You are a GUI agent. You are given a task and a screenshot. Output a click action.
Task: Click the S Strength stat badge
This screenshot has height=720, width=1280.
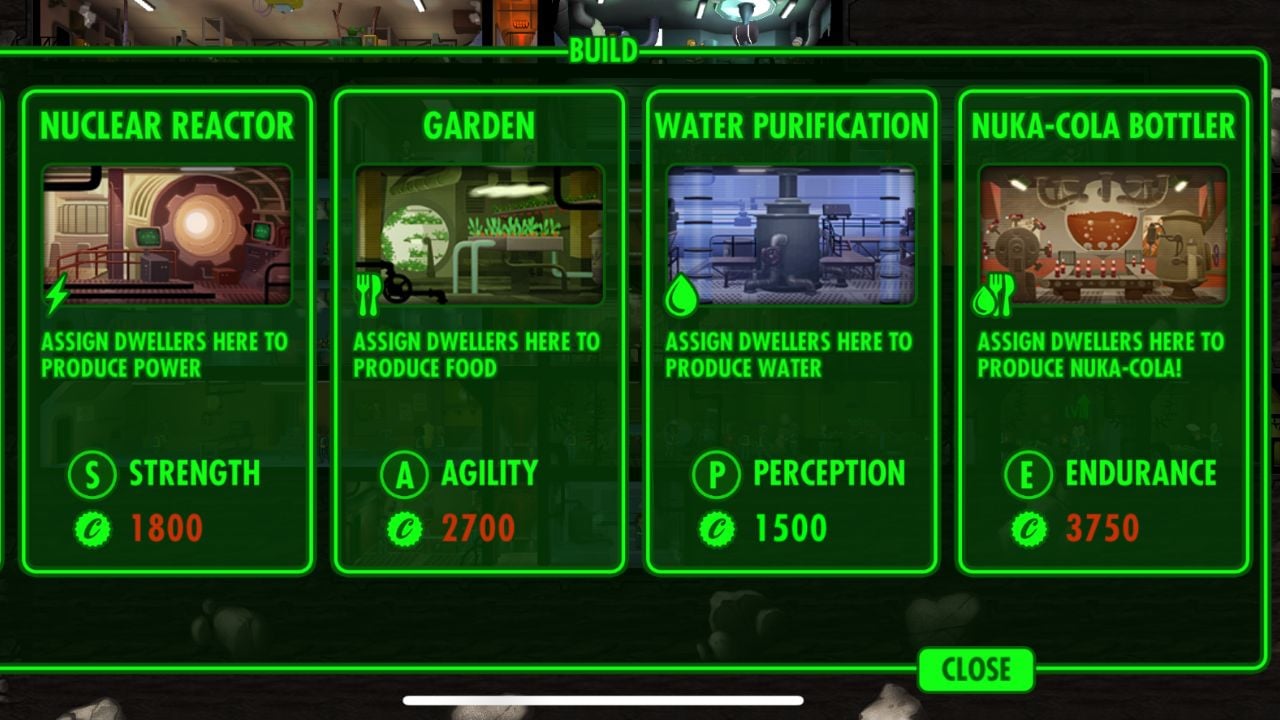click(x=91, y=474)
